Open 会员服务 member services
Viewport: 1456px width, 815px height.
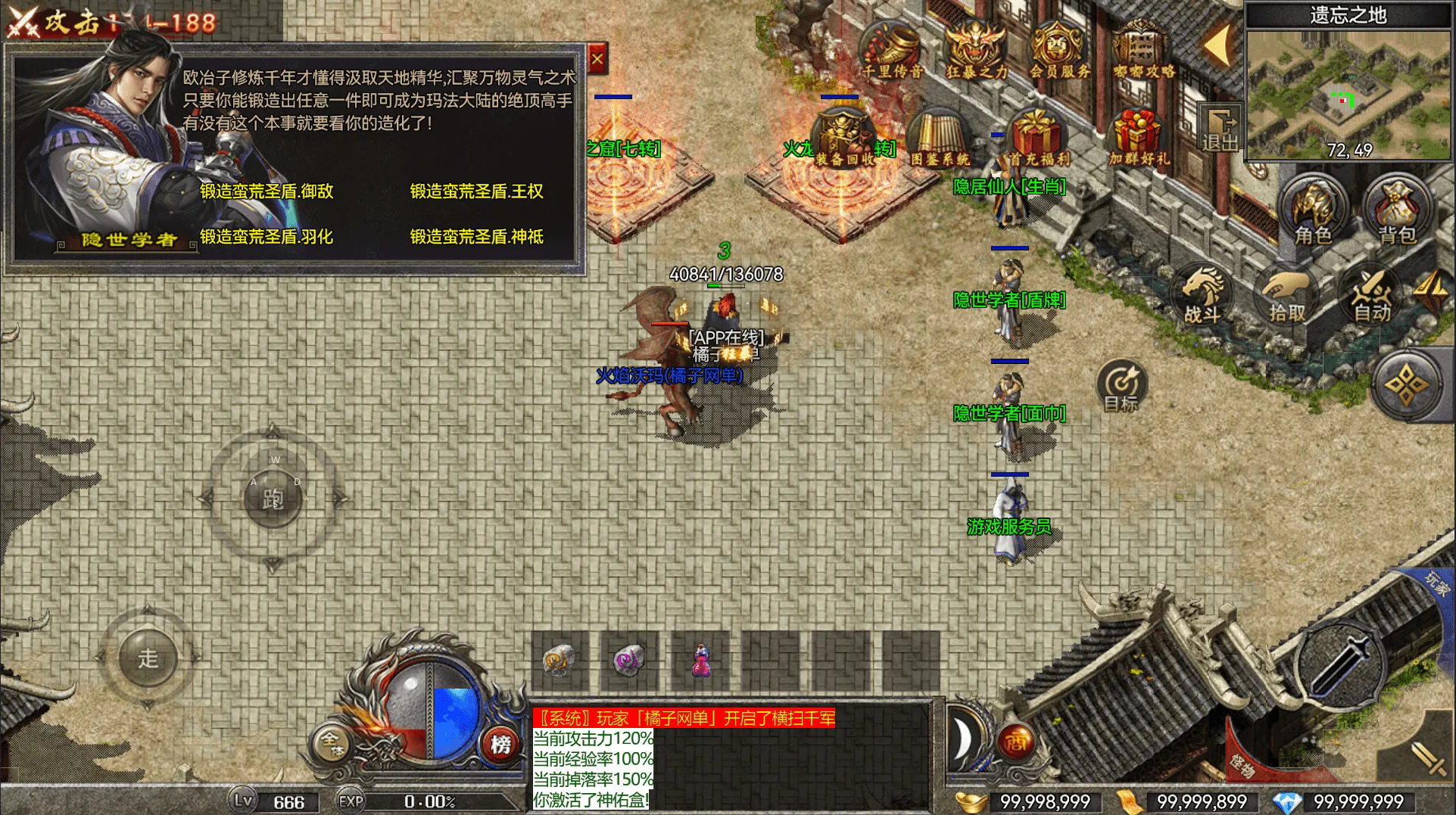1059,51
